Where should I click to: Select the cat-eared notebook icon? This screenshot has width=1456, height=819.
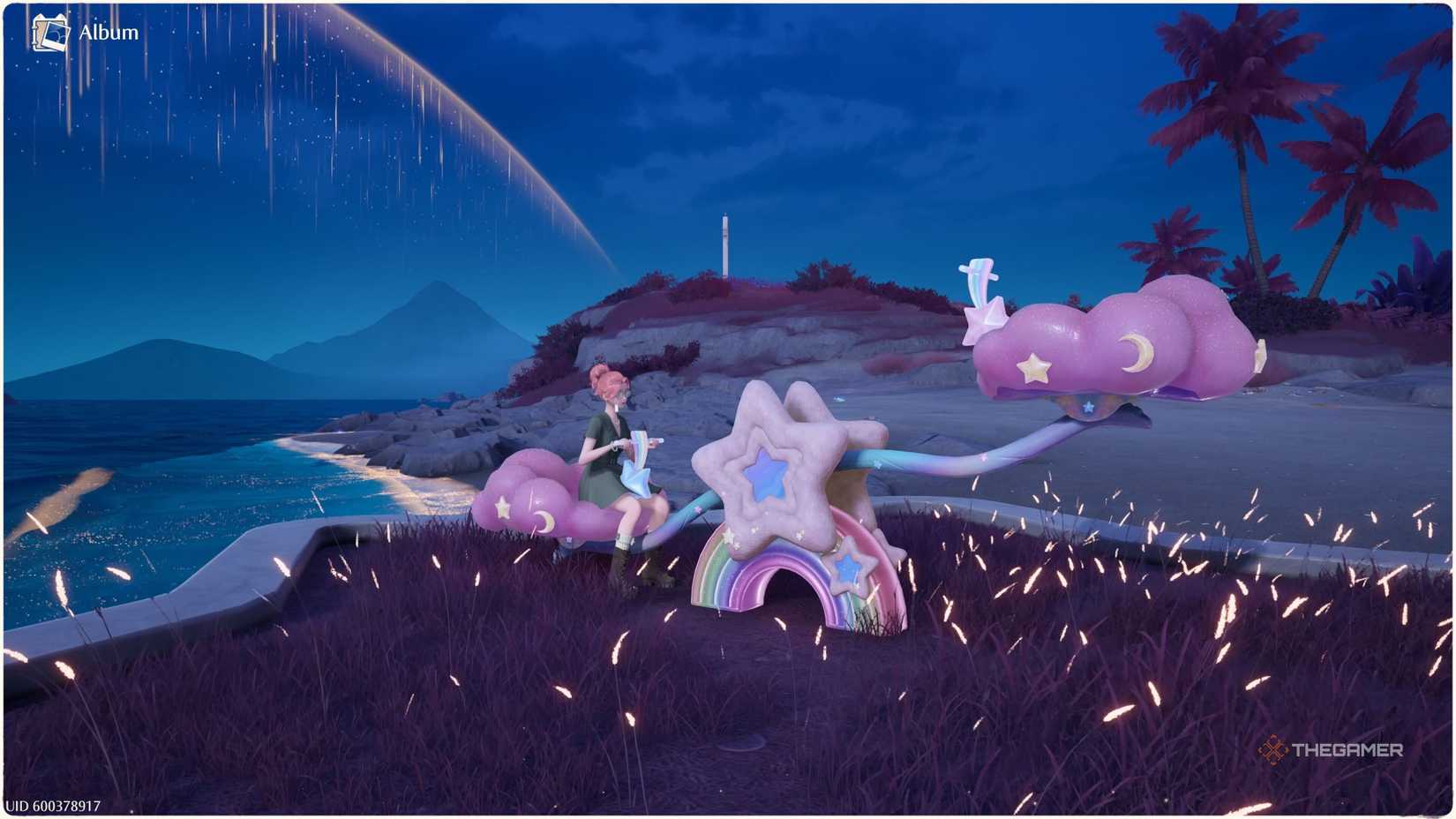click(46, 25)
